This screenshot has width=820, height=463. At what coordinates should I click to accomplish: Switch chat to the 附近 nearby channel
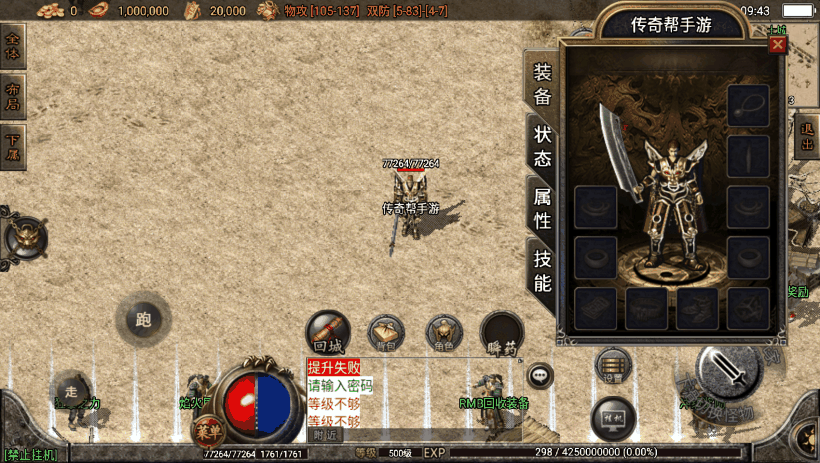pyautogui.click(x=324, y=435)
